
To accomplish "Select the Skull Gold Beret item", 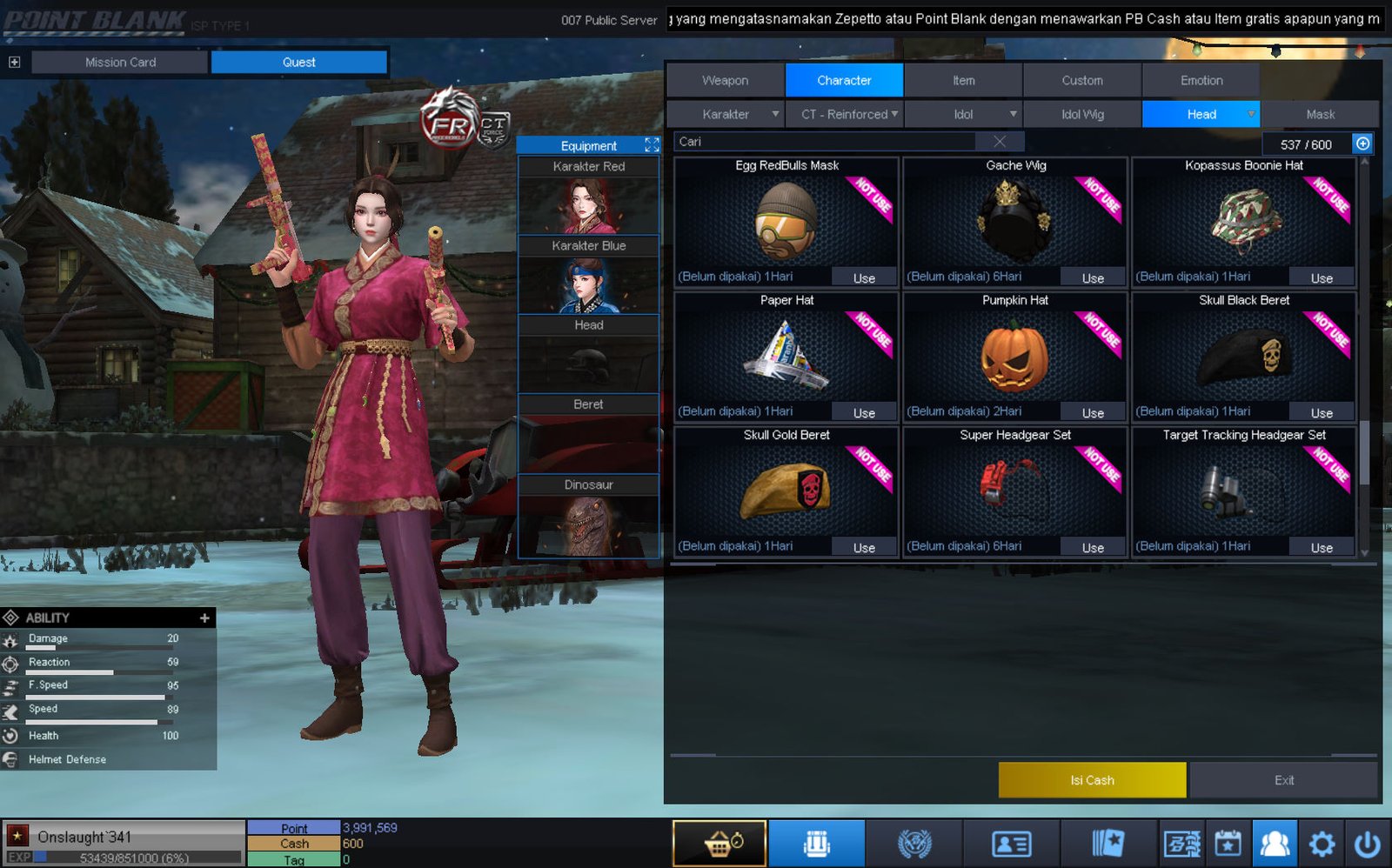I will [x=786, y=490].
